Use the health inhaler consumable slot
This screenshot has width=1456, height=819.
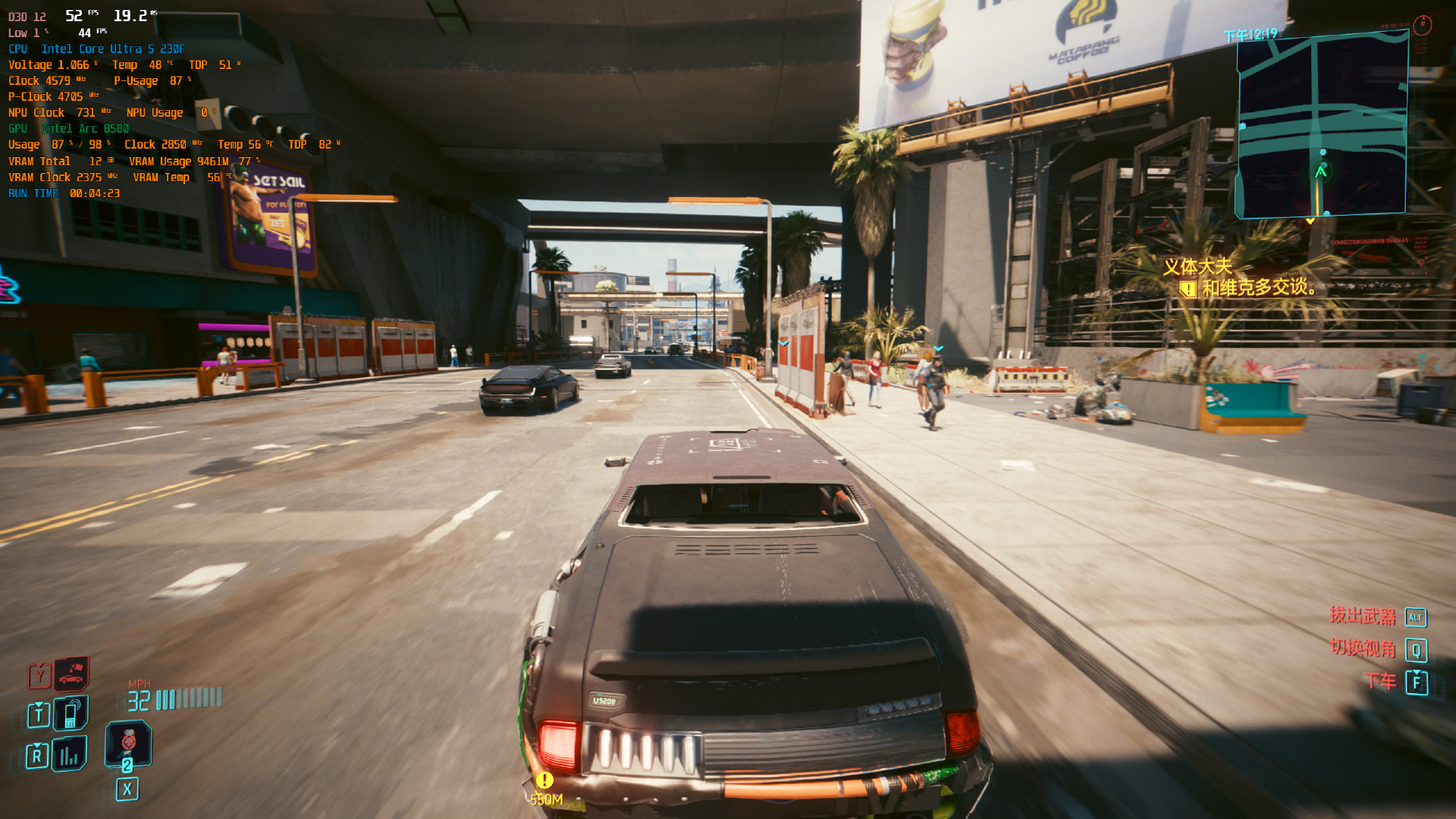pos(128,742)
